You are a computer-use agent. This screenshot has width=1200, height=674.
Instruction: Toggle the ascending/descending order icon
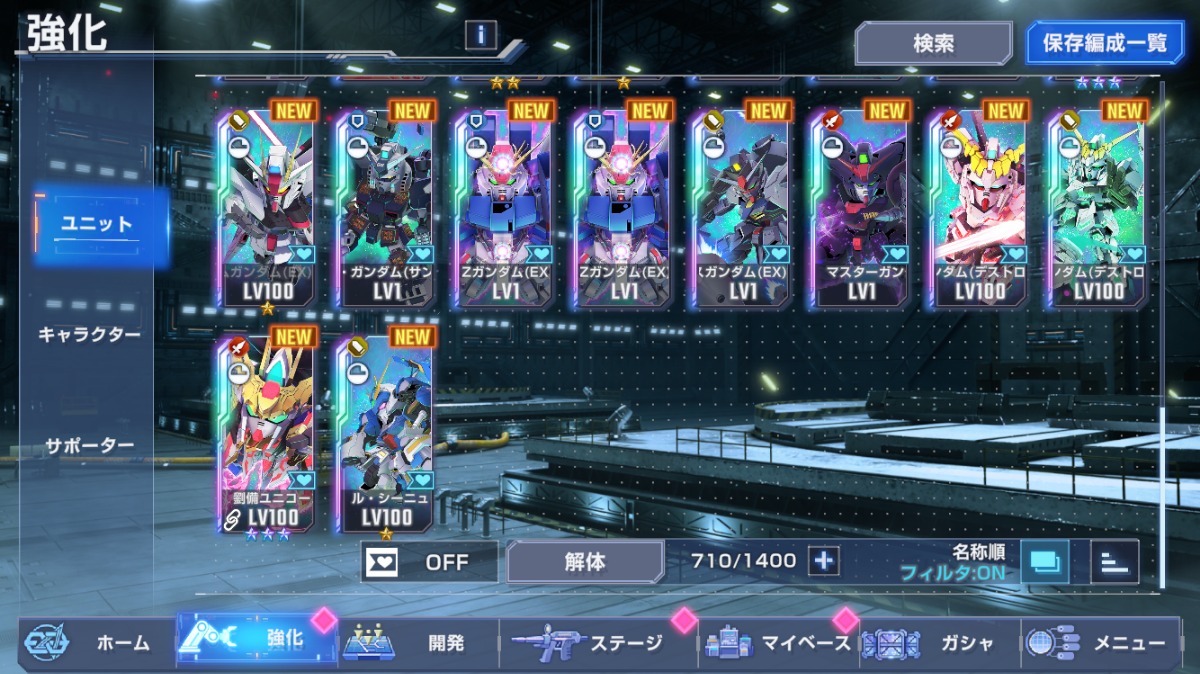coord(1114,562)
